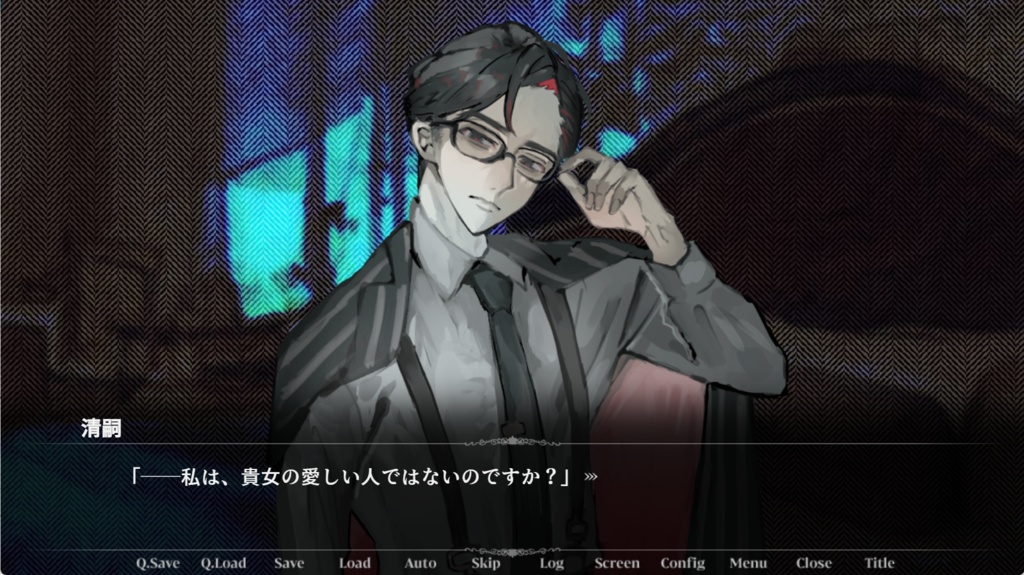Advance the dialogue via the » arrow
Viewport: 1024px width, 575px height.
(591, 477)
